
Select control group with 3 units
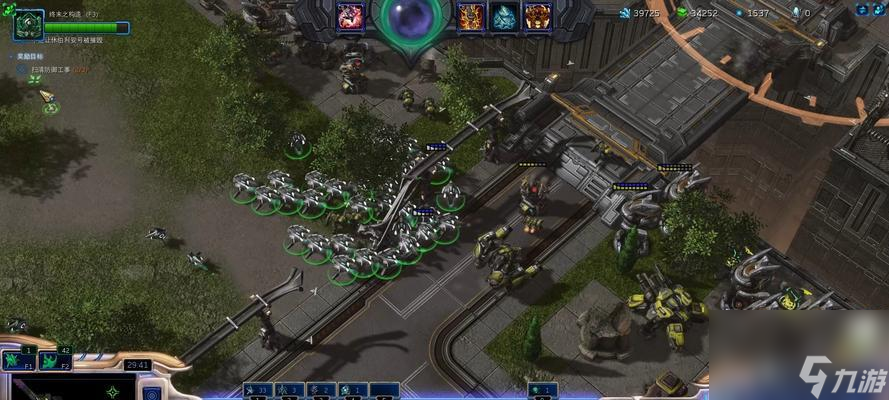point(291,389)
